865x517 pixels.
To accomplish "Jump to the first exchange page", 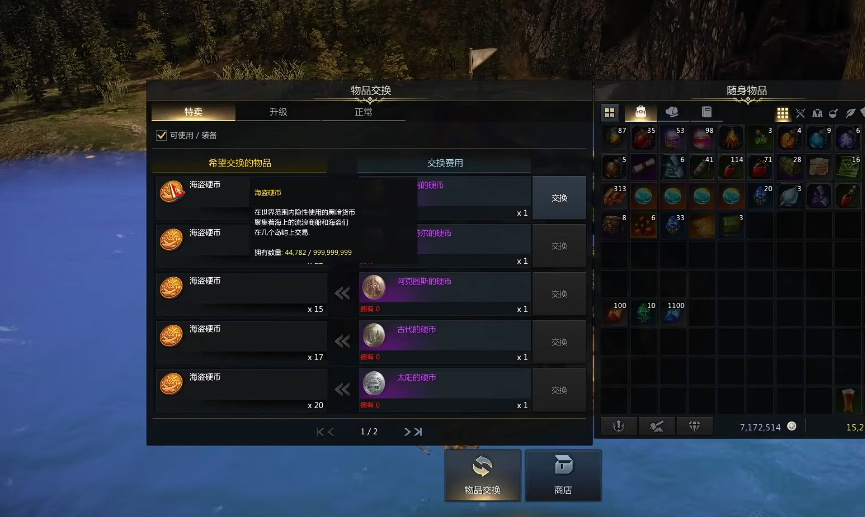I will point(325,432).
